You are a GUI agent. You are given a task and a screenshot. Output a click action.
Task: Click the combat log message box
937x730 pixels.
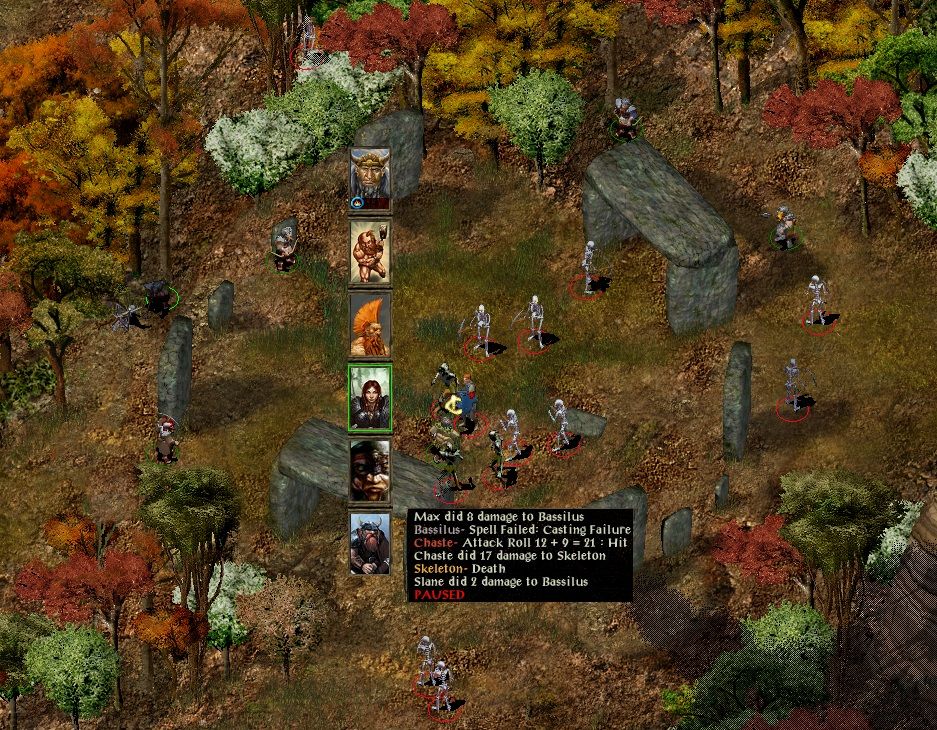(x=520, y=555)
